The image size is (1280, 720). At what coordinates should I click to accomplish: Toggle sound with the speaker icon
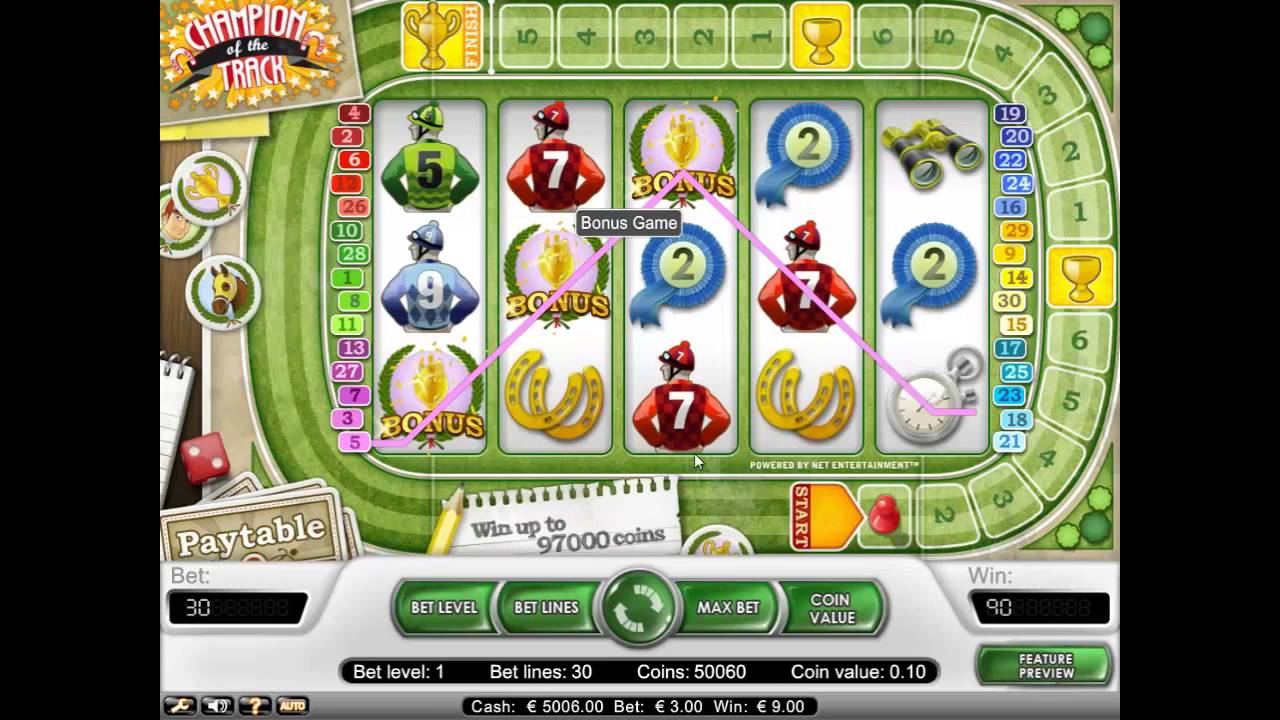(217, 706)
